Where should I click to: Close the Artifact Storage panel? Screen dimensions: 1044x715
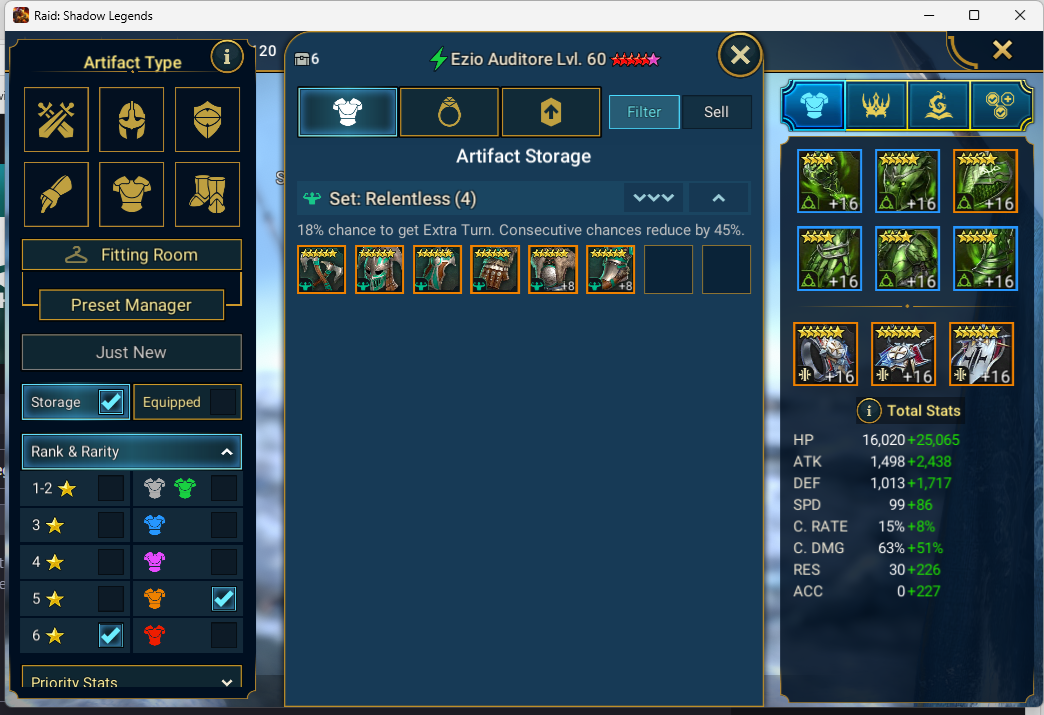[x=740, y=55]
